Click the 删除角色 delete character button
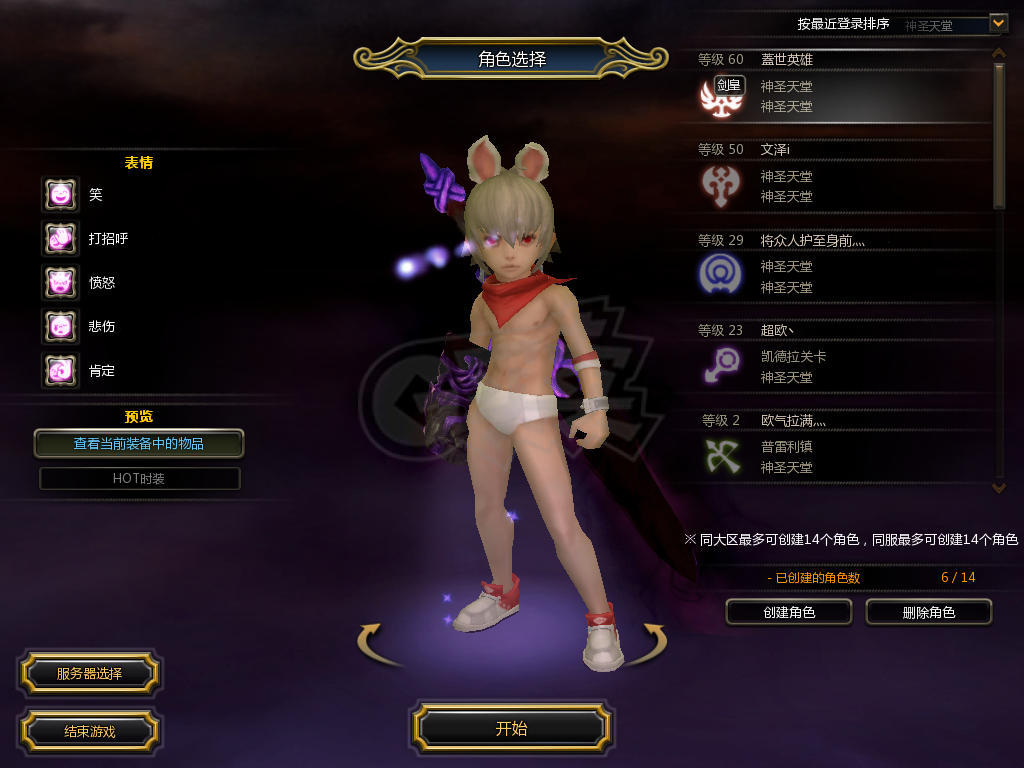1024x768 pixels. pos(928,612)
